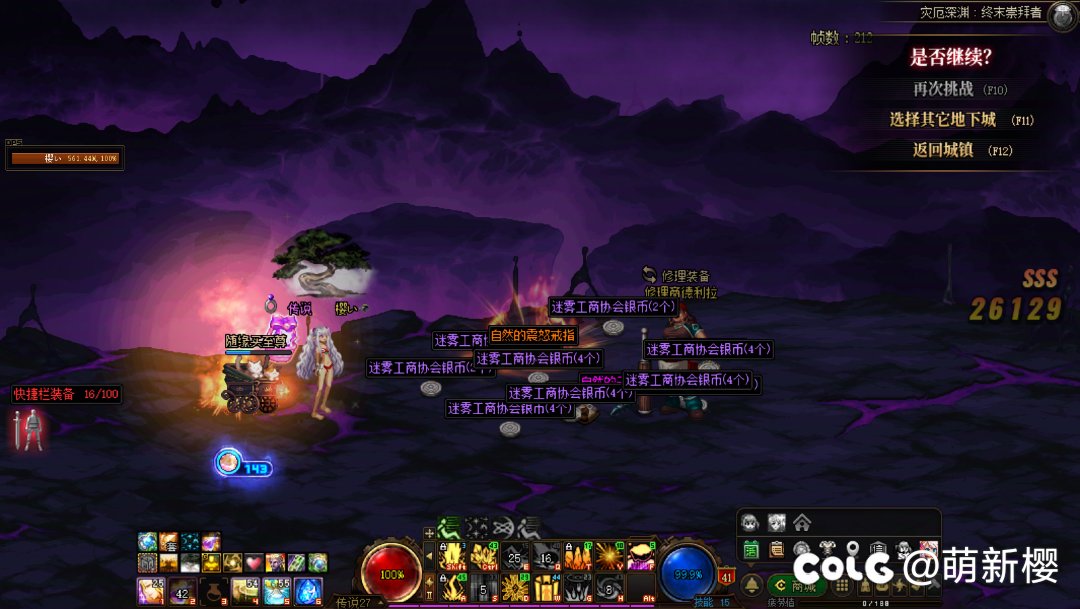
Task: Select the blue crystal consumable in slot 6
Action: pyautogui.click(x=308, y=590)
